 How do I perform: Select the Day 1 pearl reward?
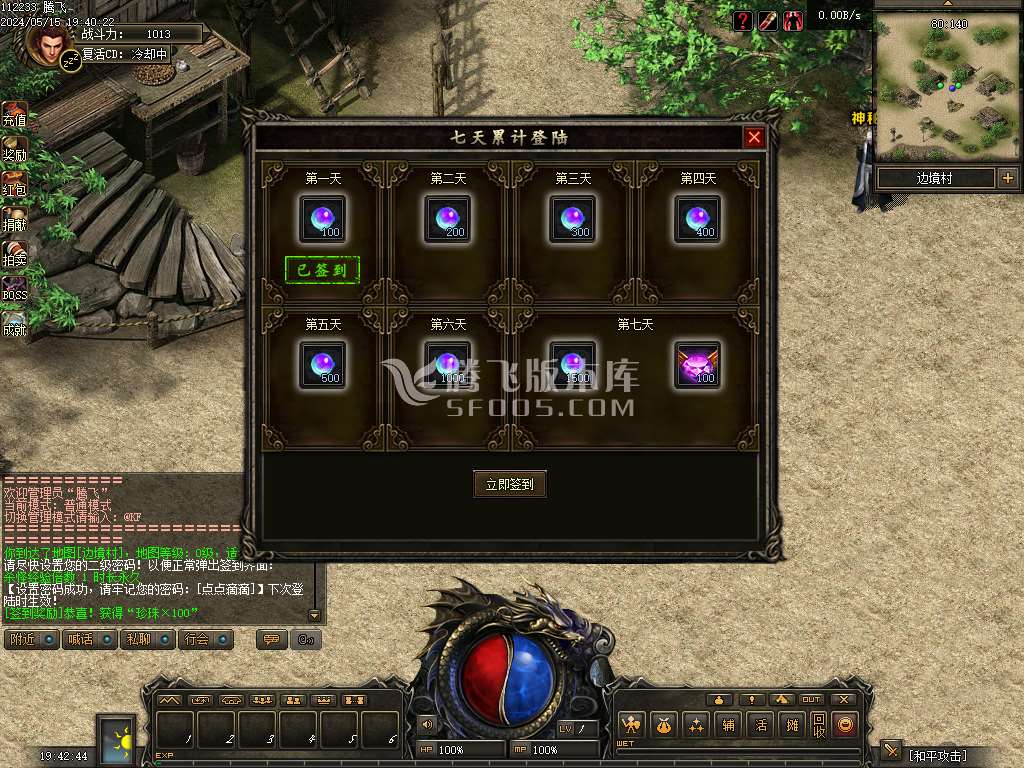pyautogui.click(x=323, y=218)
